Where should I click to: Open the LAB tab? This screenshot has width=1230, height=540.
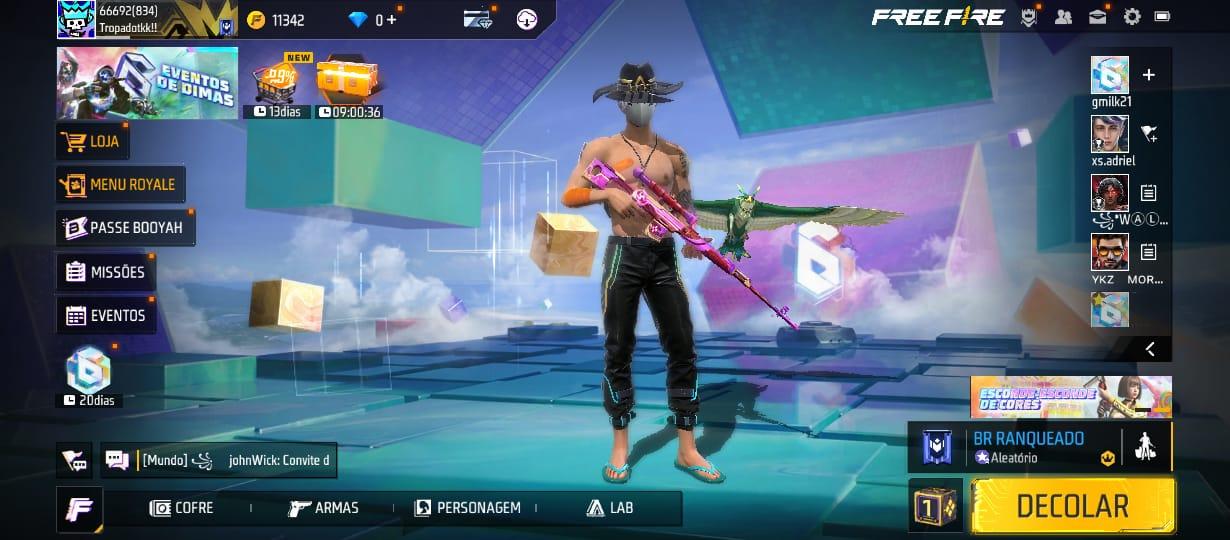(610, 508)
